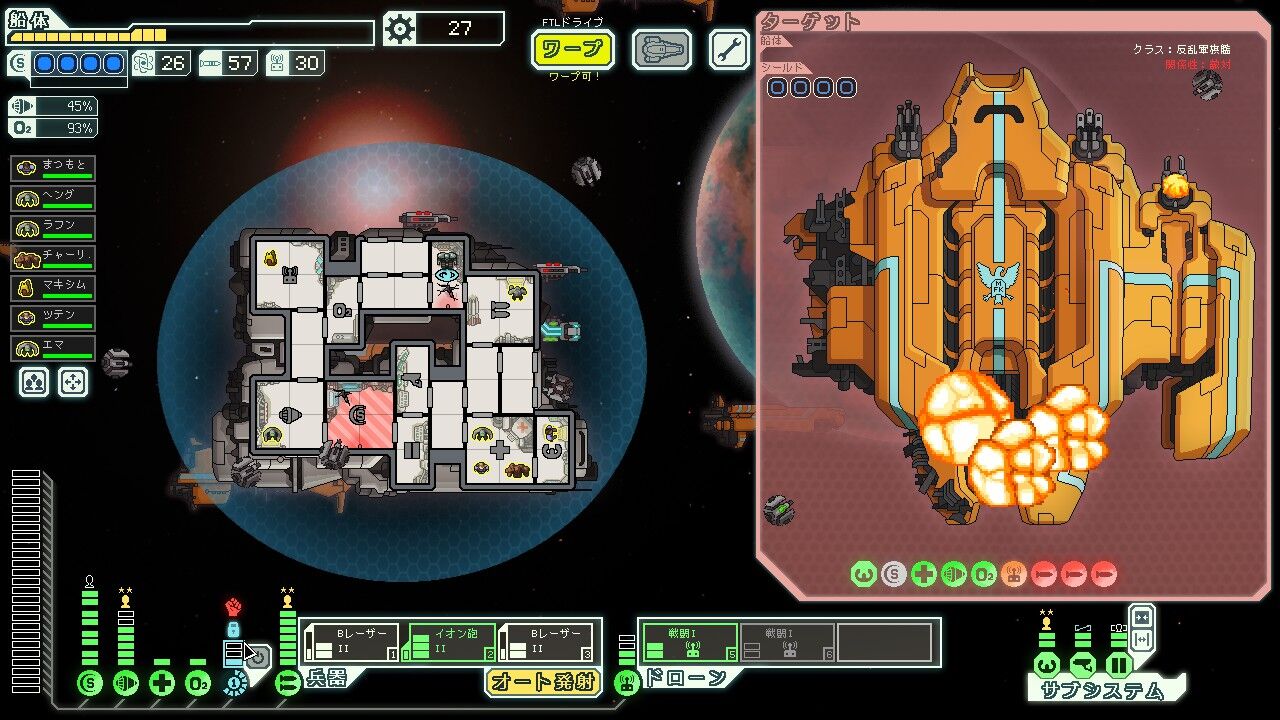Image resolution: width=1280 pixels, height=720 pixels.
Task: Save current crew positions
Action: [x=34, y=381]
